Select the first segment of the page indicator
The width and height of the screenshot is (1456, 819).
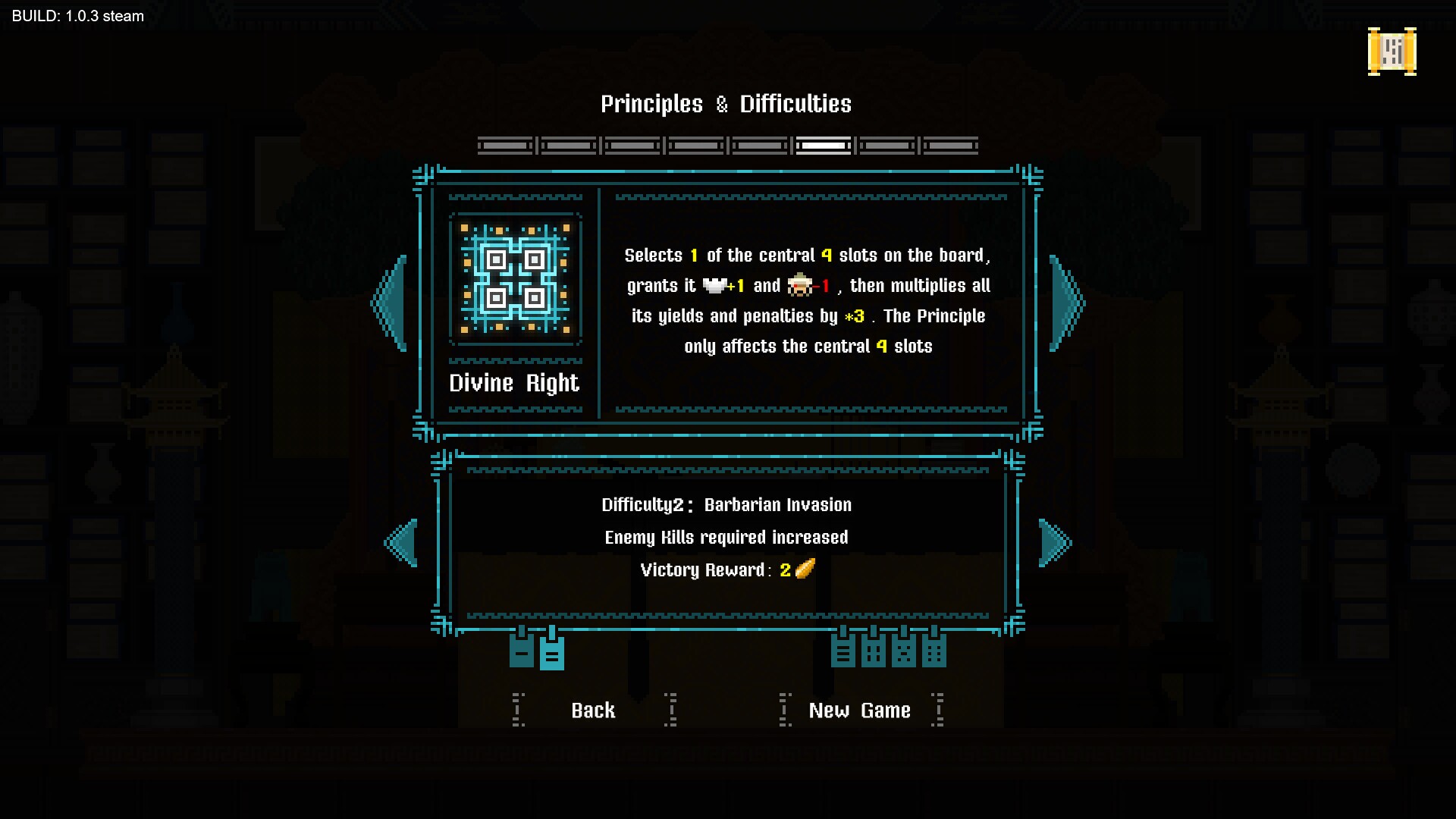click(x=504, y=145)
